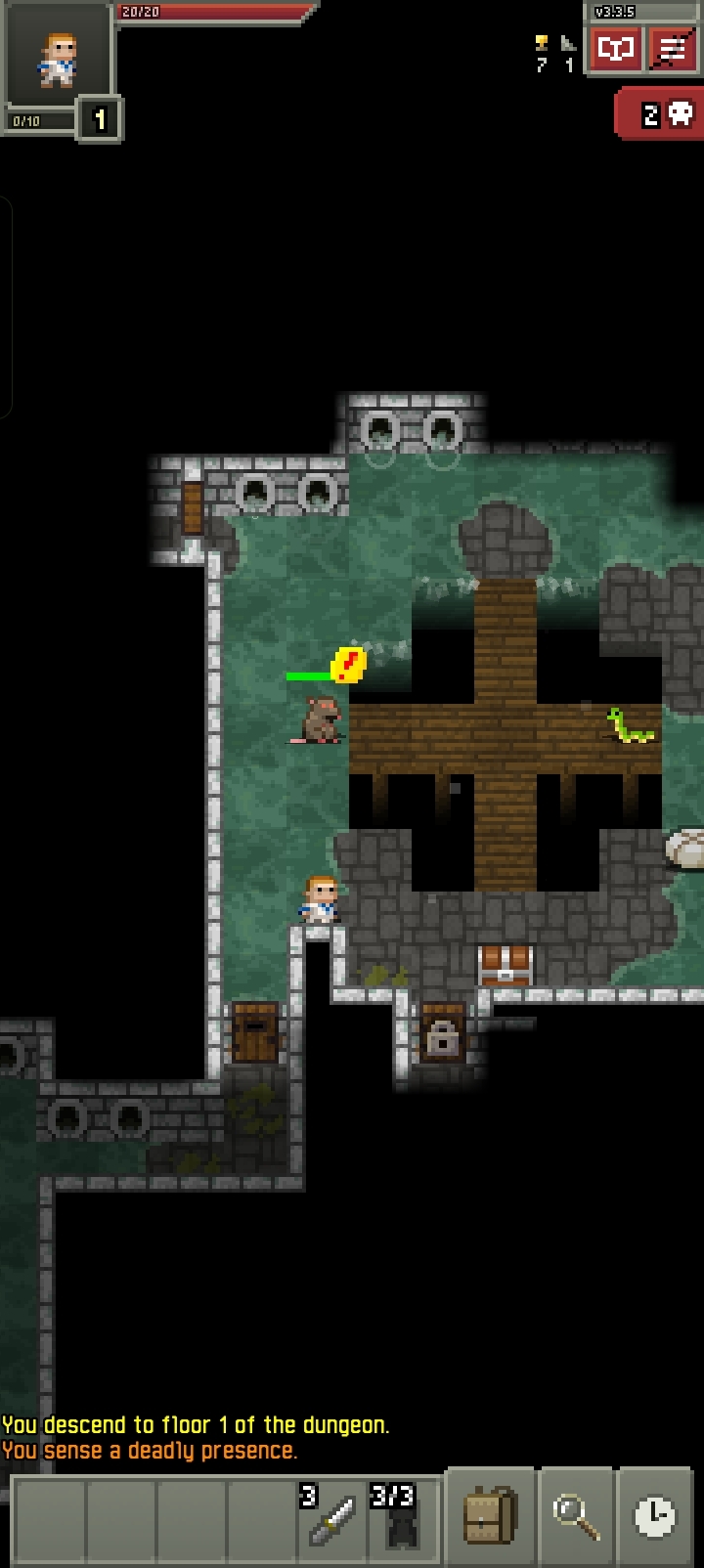Viewport: 704px width, 1568px height.
Task: Use the waterskin quickslot
Action: tap(402, 1518)
